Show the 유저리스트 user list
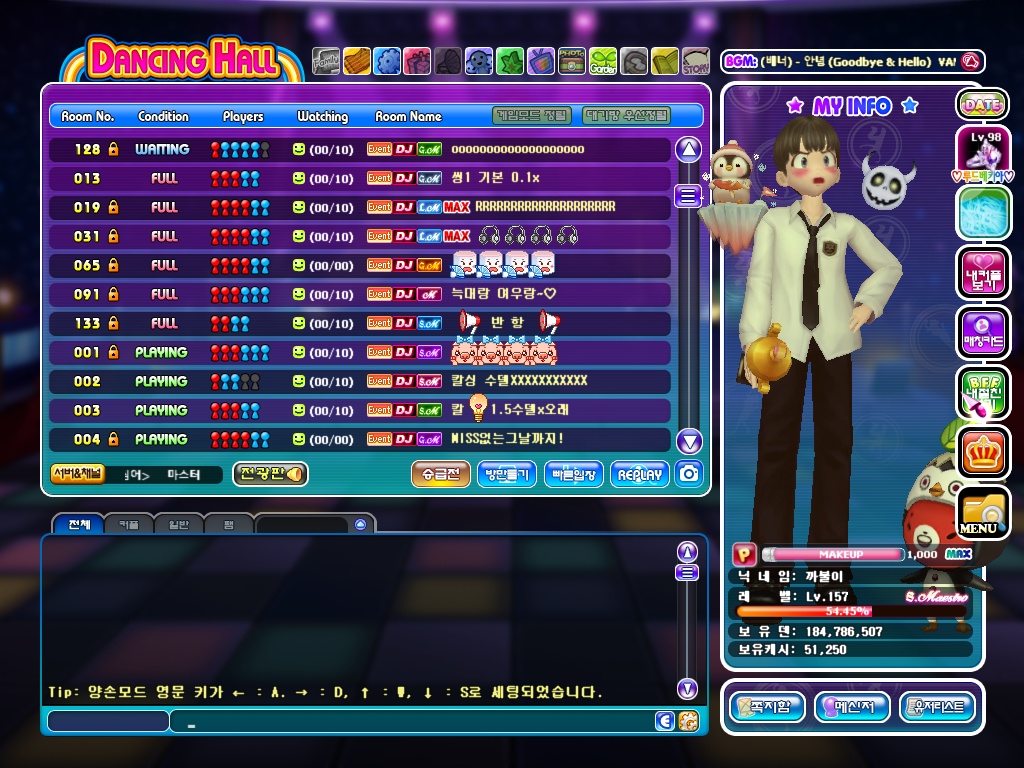Image resolution: width=1024 pixels, height=768 pixels. (937, 707)
